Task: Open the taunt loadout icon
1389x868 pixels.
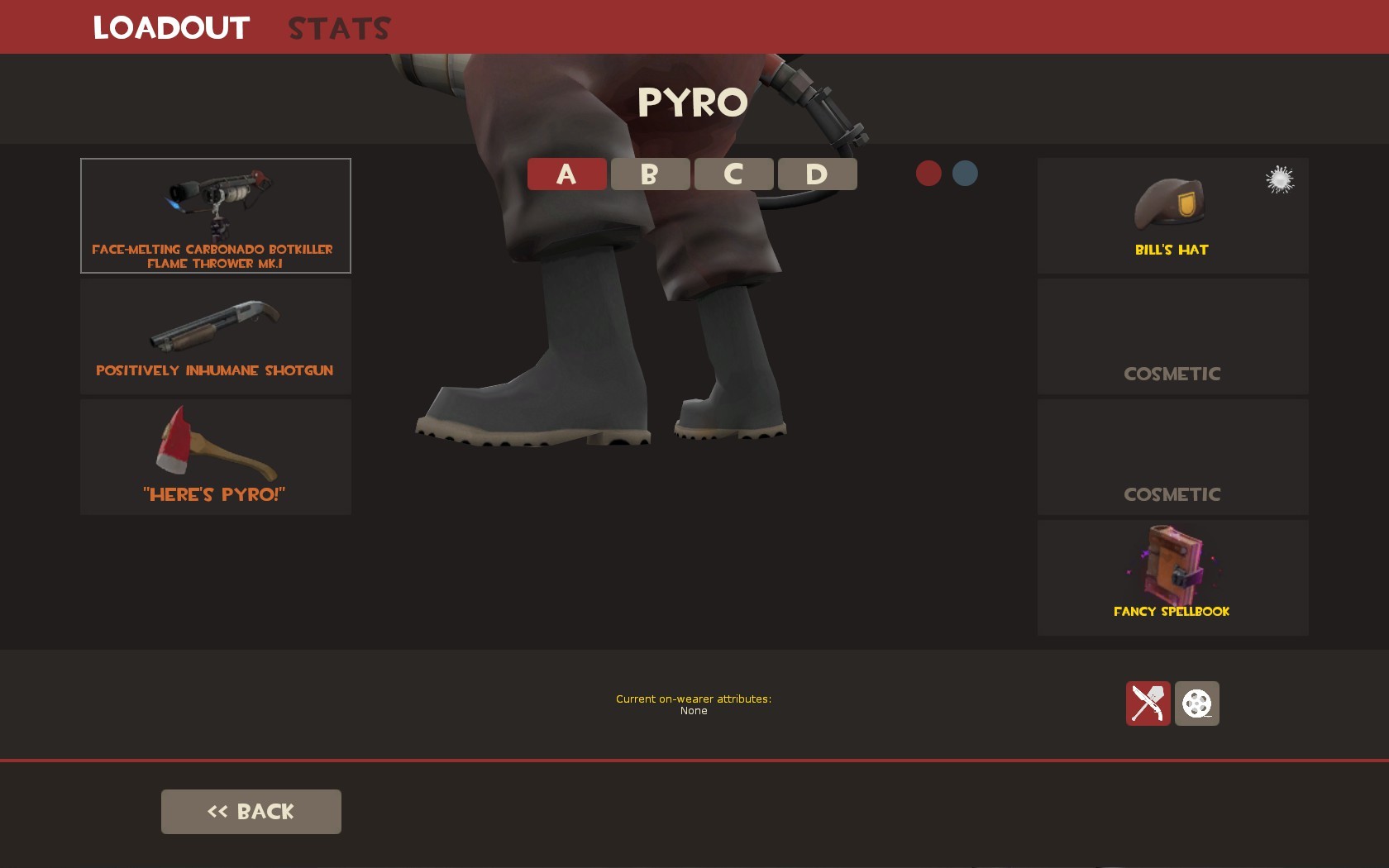Action: pos(1148,703)
